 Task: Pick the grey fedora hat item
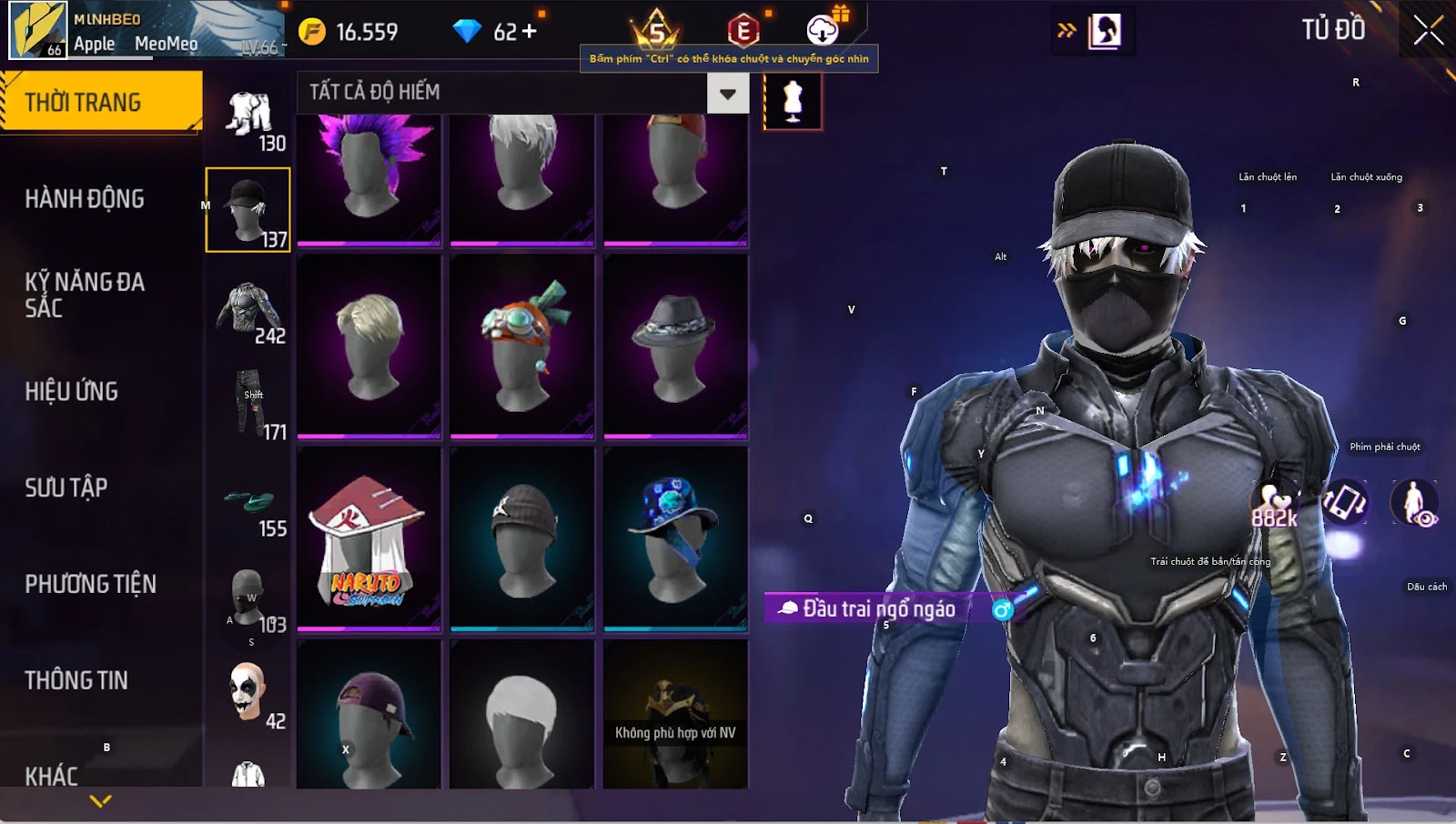(x=675, y=346)
